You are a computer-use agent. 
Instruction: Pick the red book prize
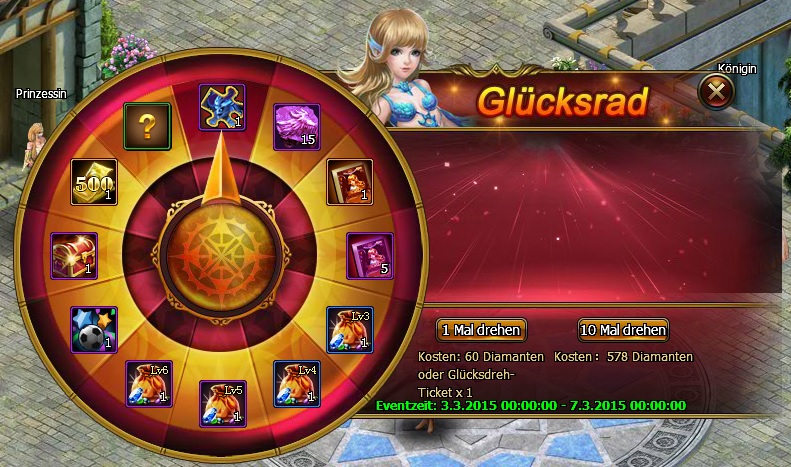pyautogui.click(x=351, y=181)
